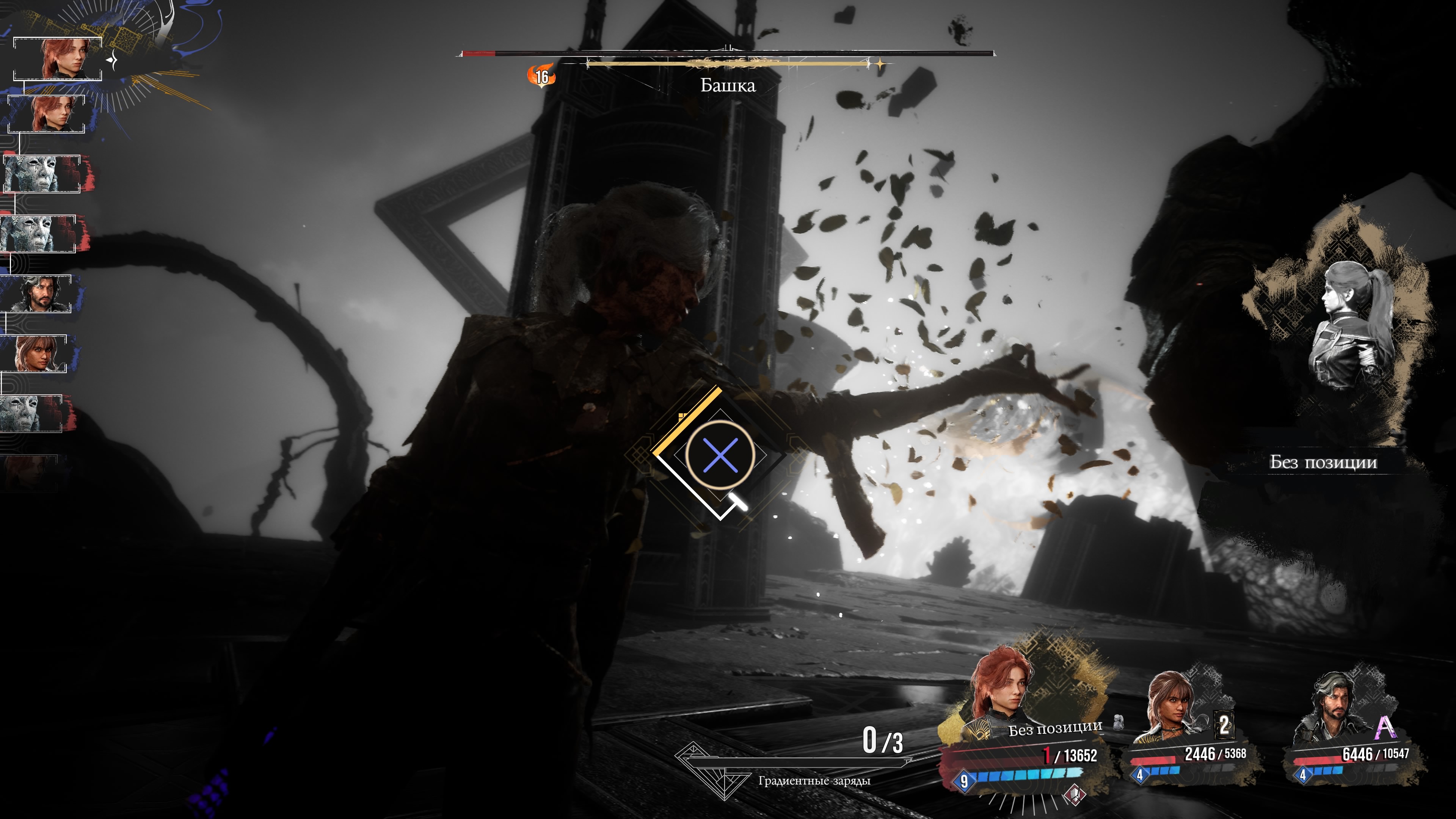This screenshot has width=1456, height=819.
Task: Inspect the burn status icon showing 16
Action: tap(541, 76)
